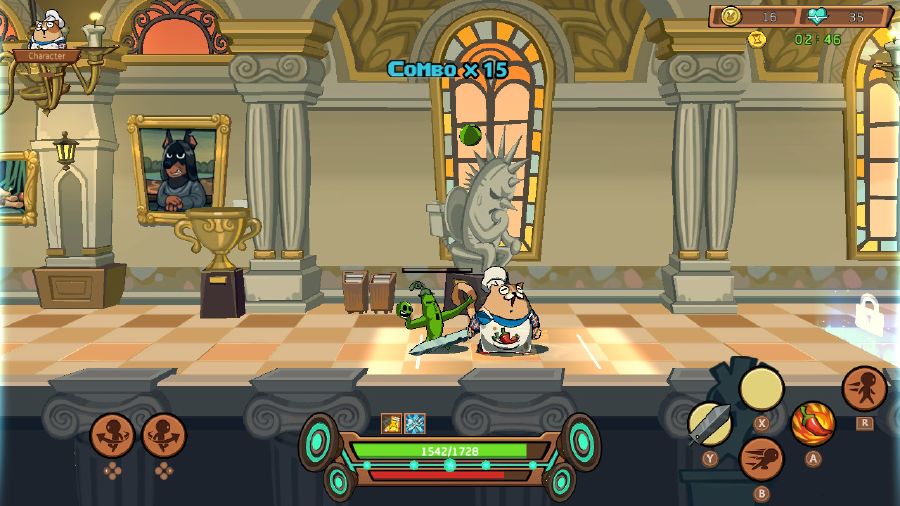Viewport: 900px width, 506px height.
Task: Open the Character portrait panel
Action: click(x=46, y=37)
